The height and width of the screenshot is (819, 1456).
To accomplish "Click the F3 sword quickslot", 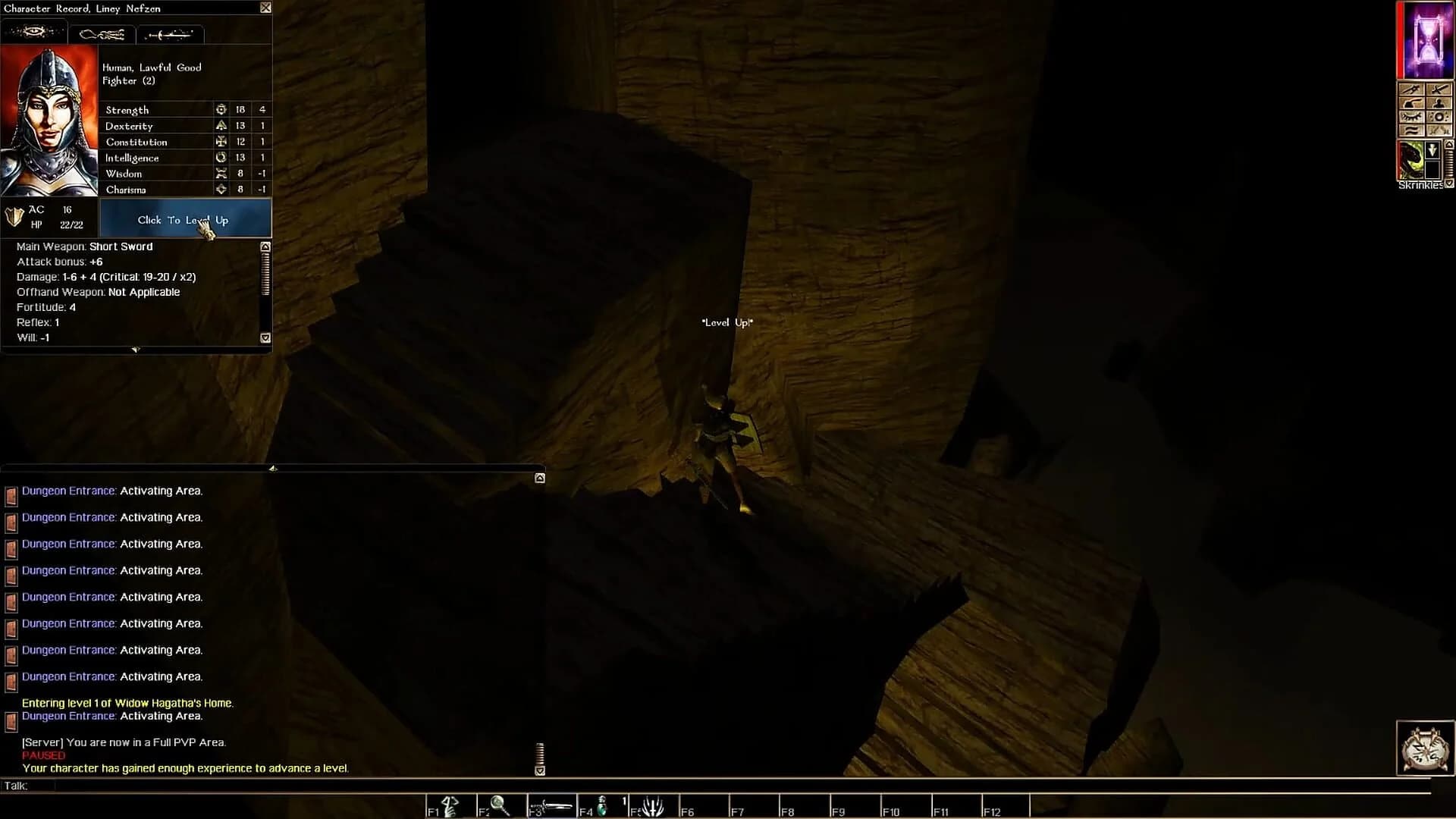I will point(552,805).
